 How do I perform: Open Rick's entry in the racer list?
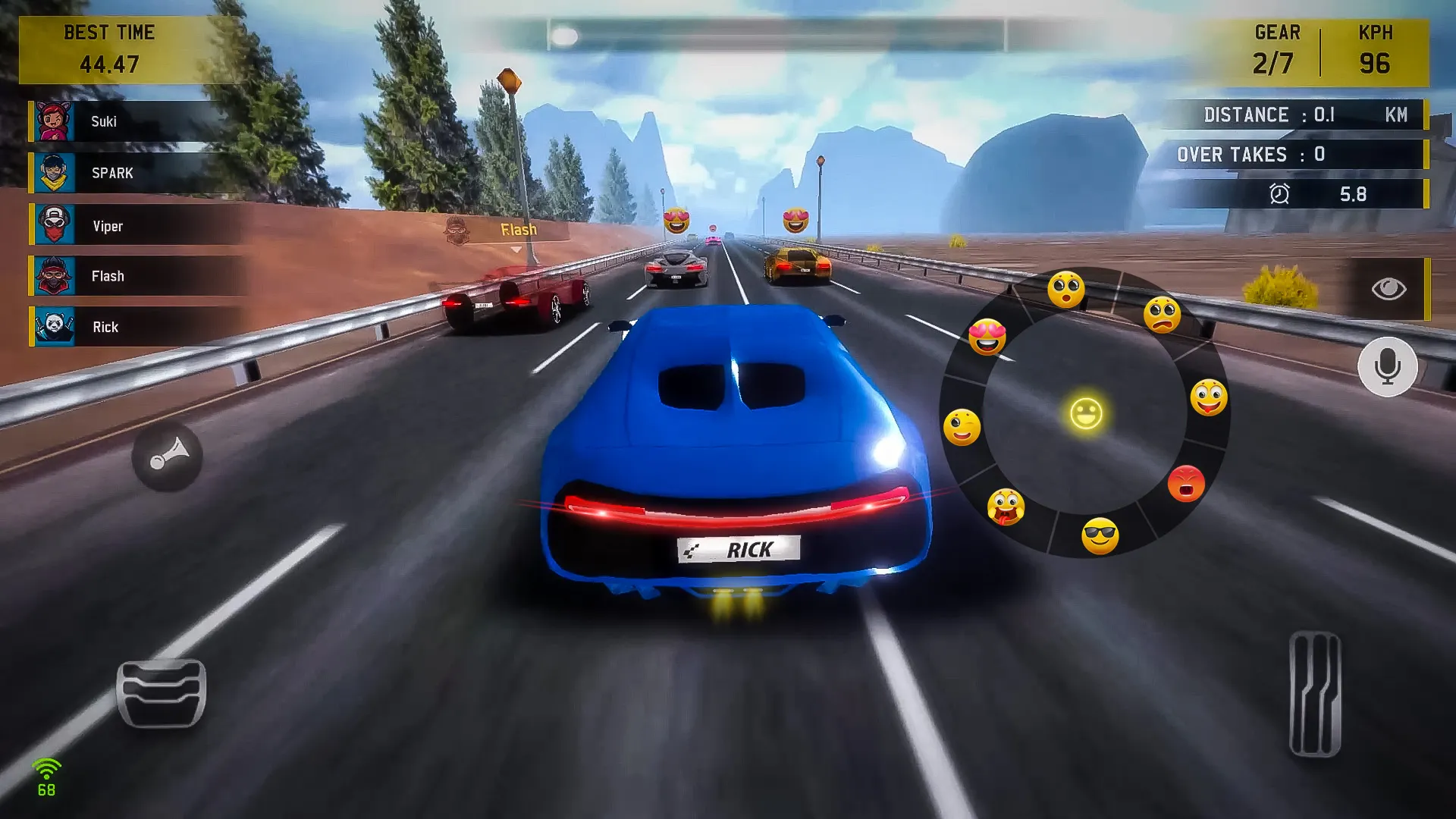(129, 327)
